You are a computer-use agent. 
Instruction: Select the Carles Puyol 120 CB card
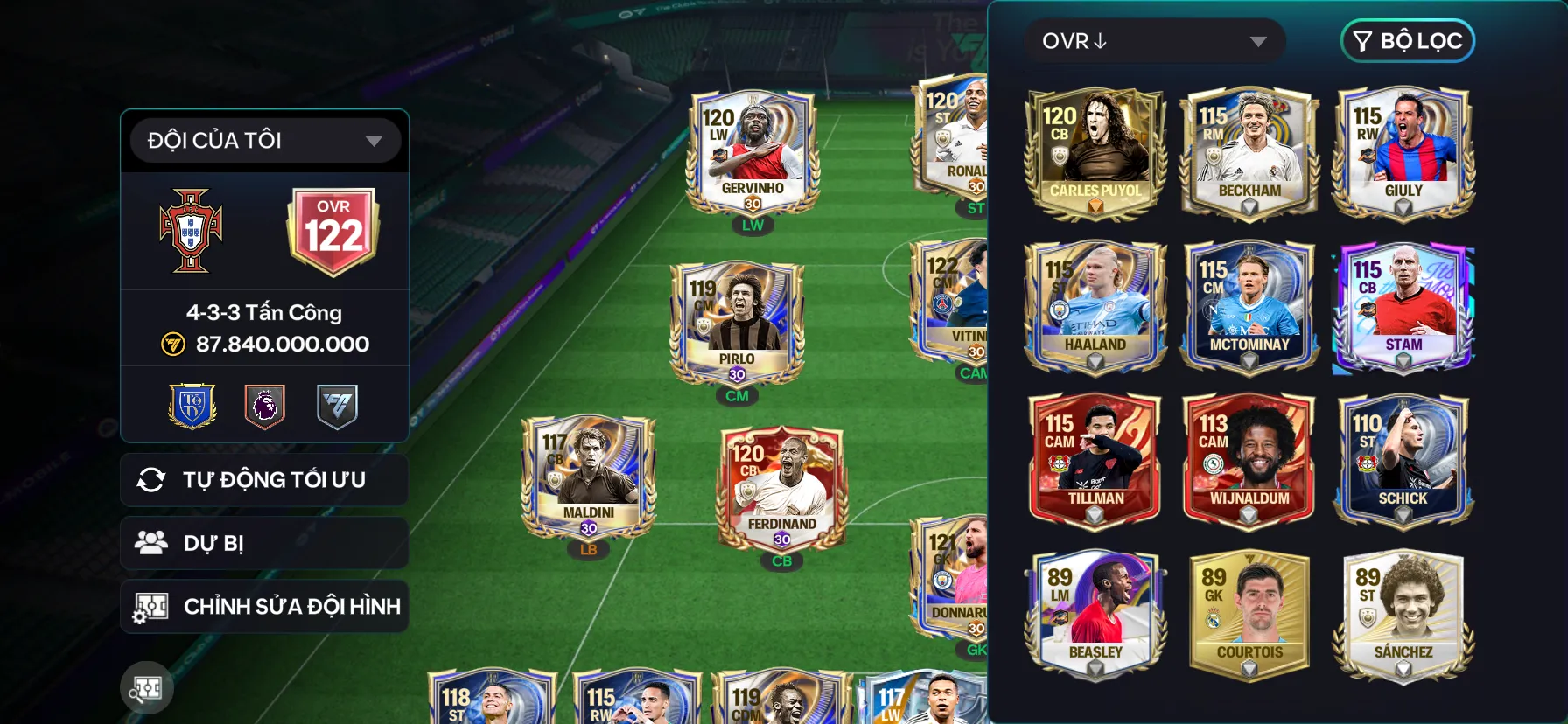1095,153
